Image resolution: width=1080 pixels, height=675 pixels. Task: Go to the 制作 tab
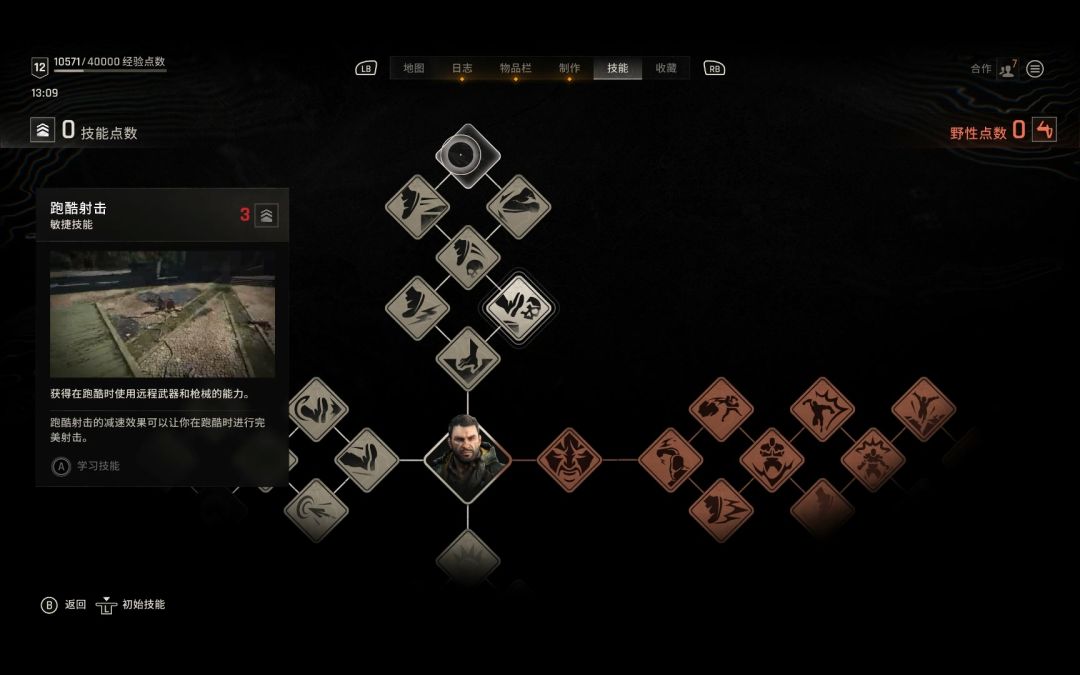pyautogui.click(x=569, y=68)
